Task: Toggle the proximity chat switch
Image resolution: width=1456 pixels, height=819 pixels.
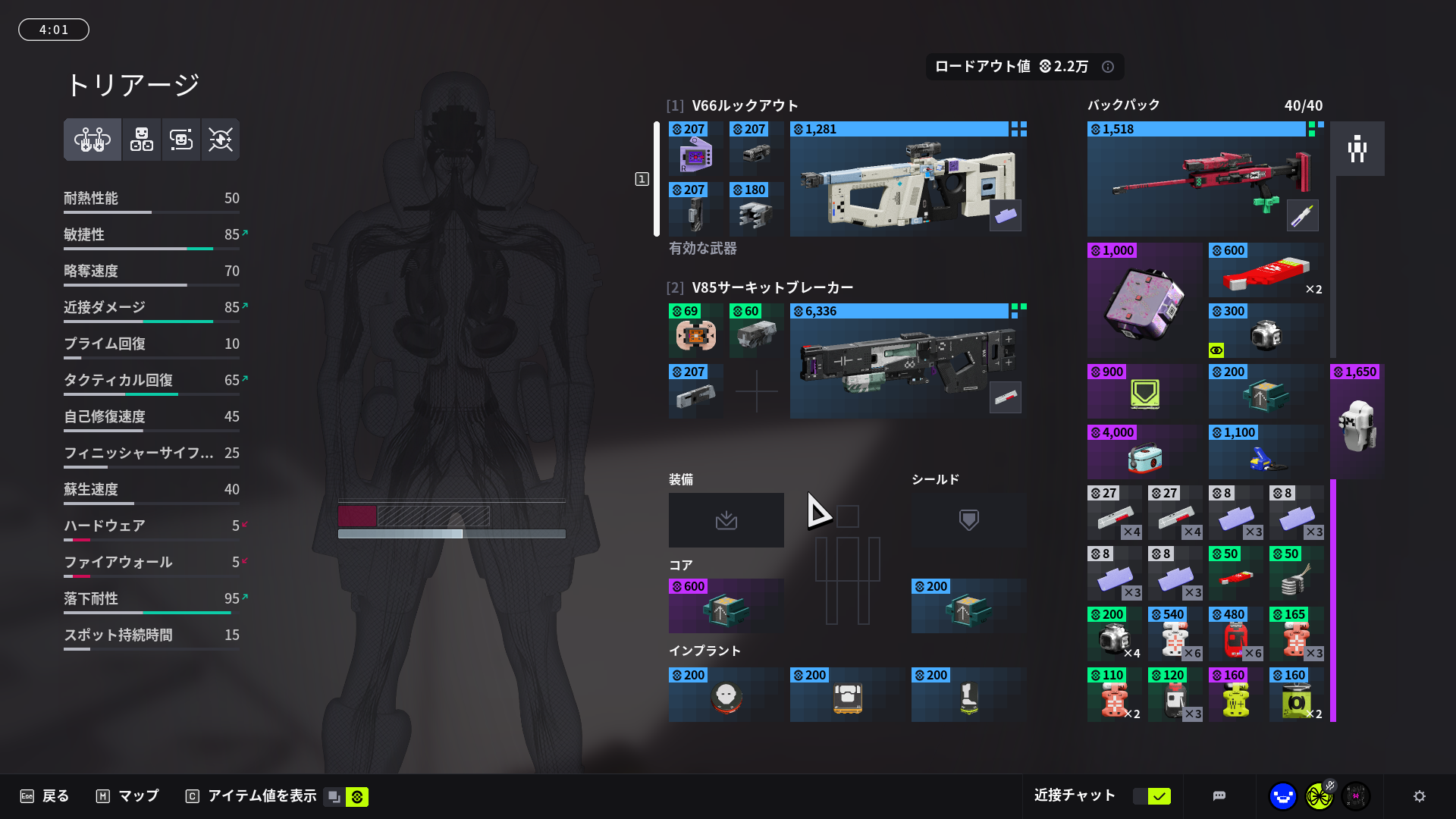Action: (x=1152, y=796)
